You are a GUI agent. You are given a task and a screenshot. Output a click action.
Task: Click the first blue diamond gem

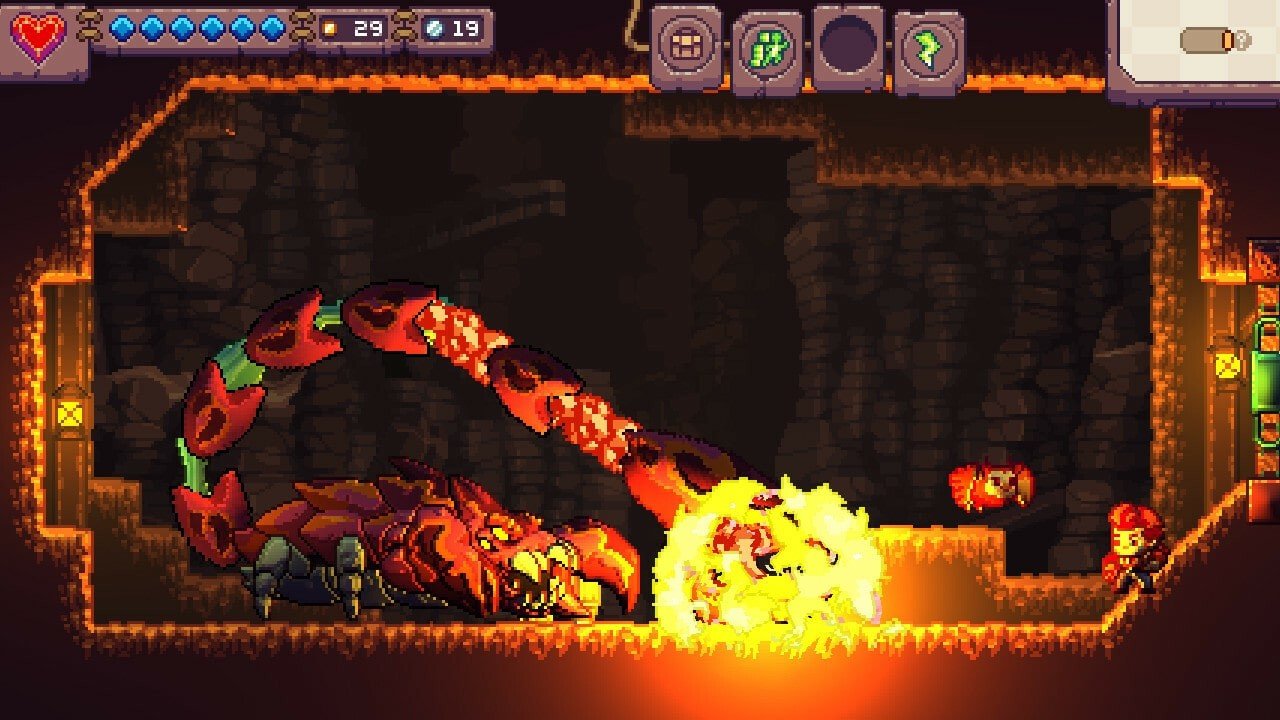click(120, 30)
